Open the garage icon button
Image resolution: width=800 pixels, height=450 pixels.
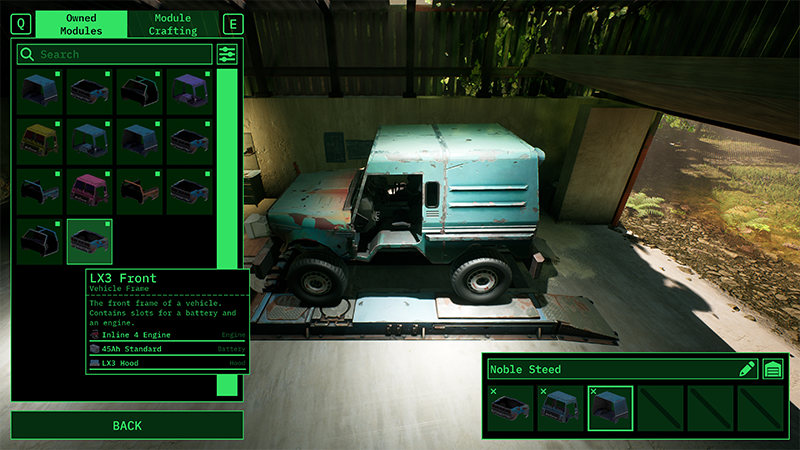[773, 369]
